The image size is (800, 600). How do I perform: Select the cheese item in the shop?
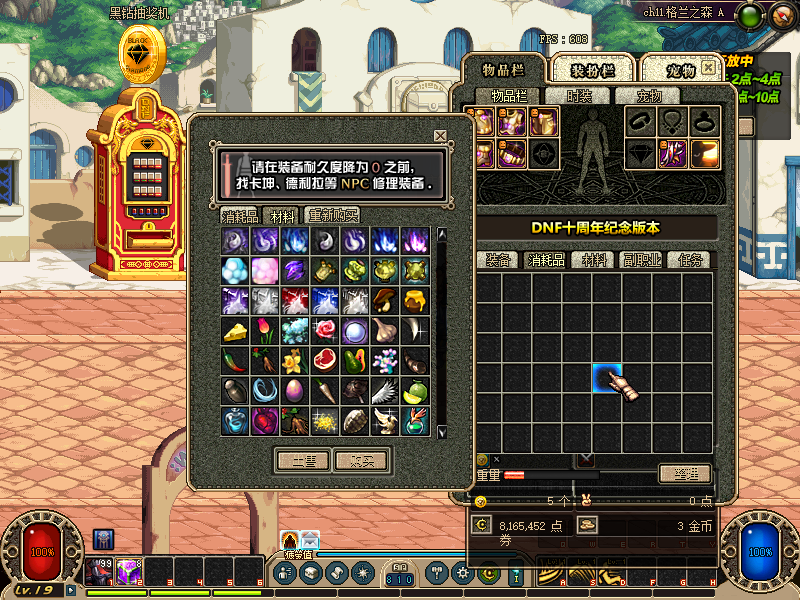[x=235, y=330]
